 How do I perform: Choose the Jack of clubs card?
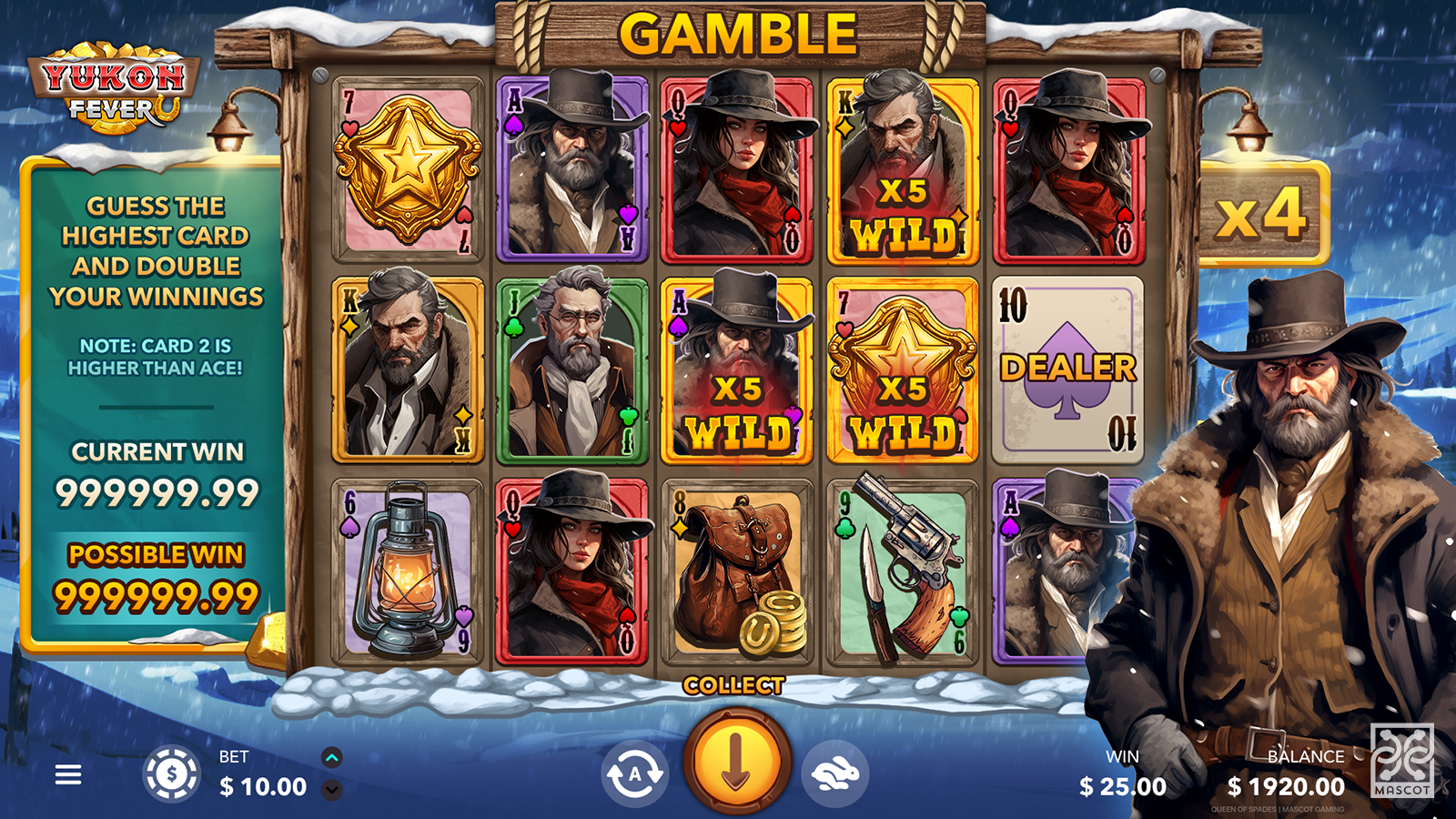click(x=571, y=369)
